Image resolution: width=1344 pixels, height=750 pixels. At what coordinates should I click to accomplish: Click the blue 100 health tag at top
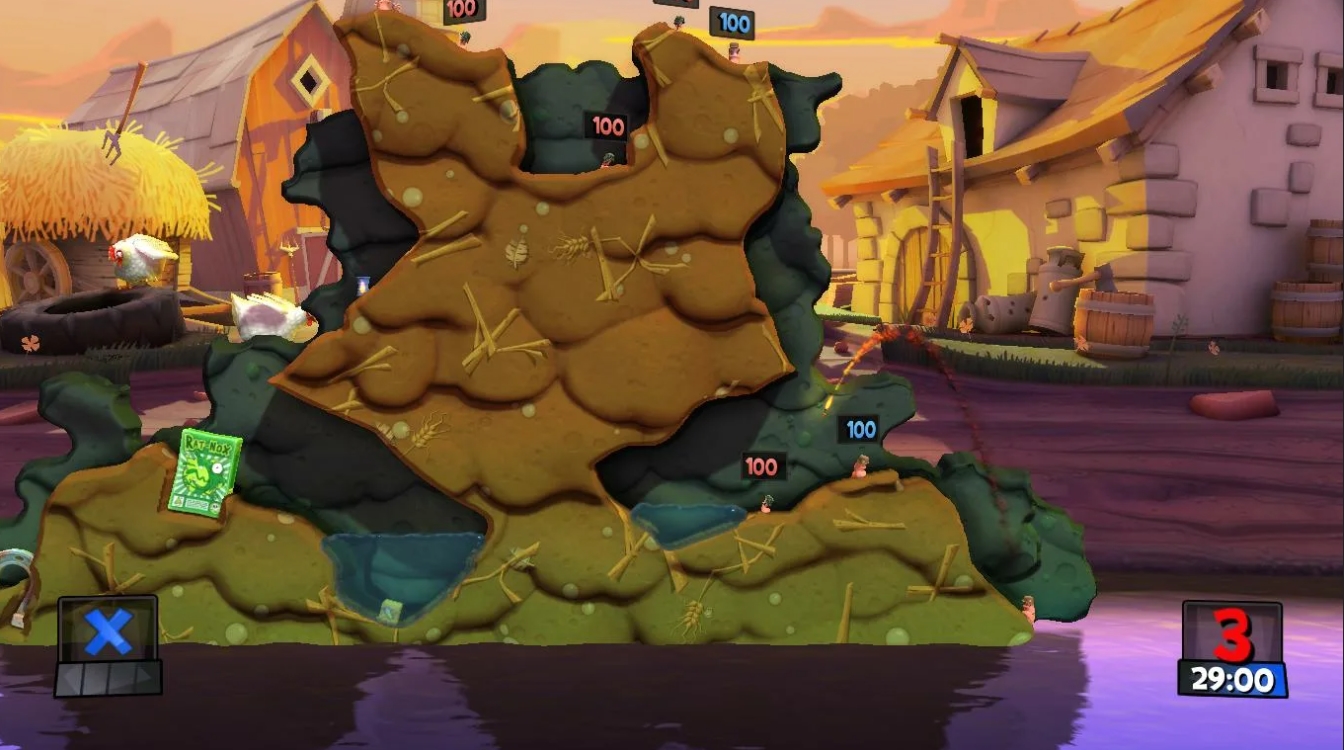click(x=732, y=22)
